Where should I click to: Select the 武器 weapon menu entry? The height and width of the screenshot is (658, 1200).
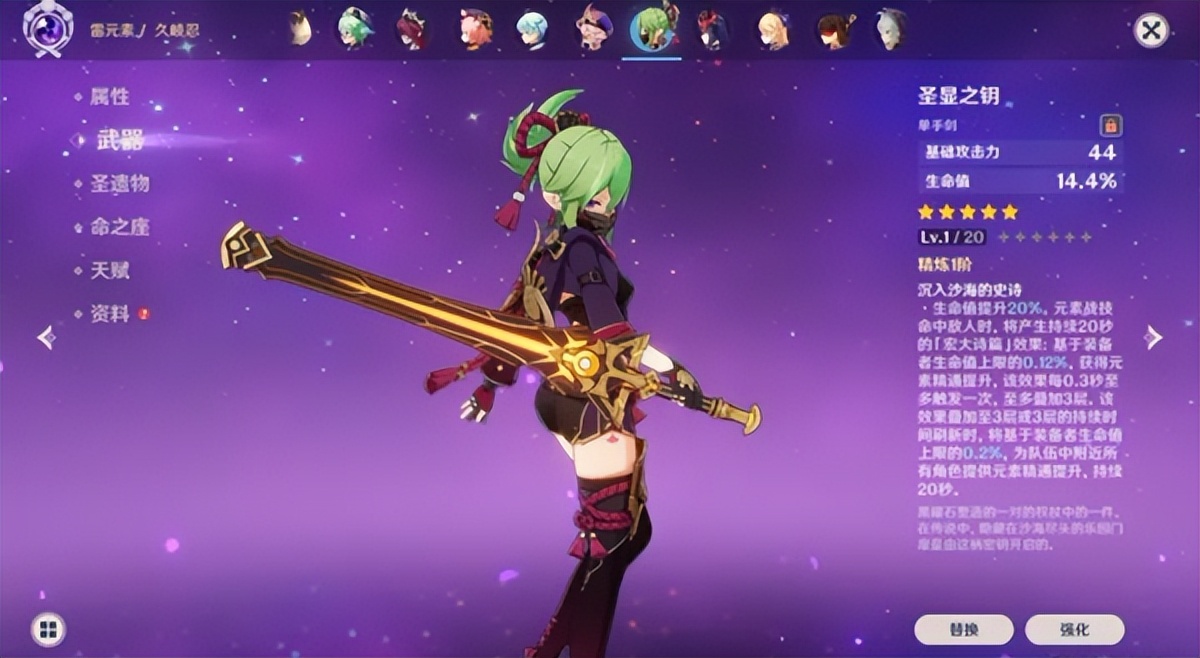click(120, 140)
